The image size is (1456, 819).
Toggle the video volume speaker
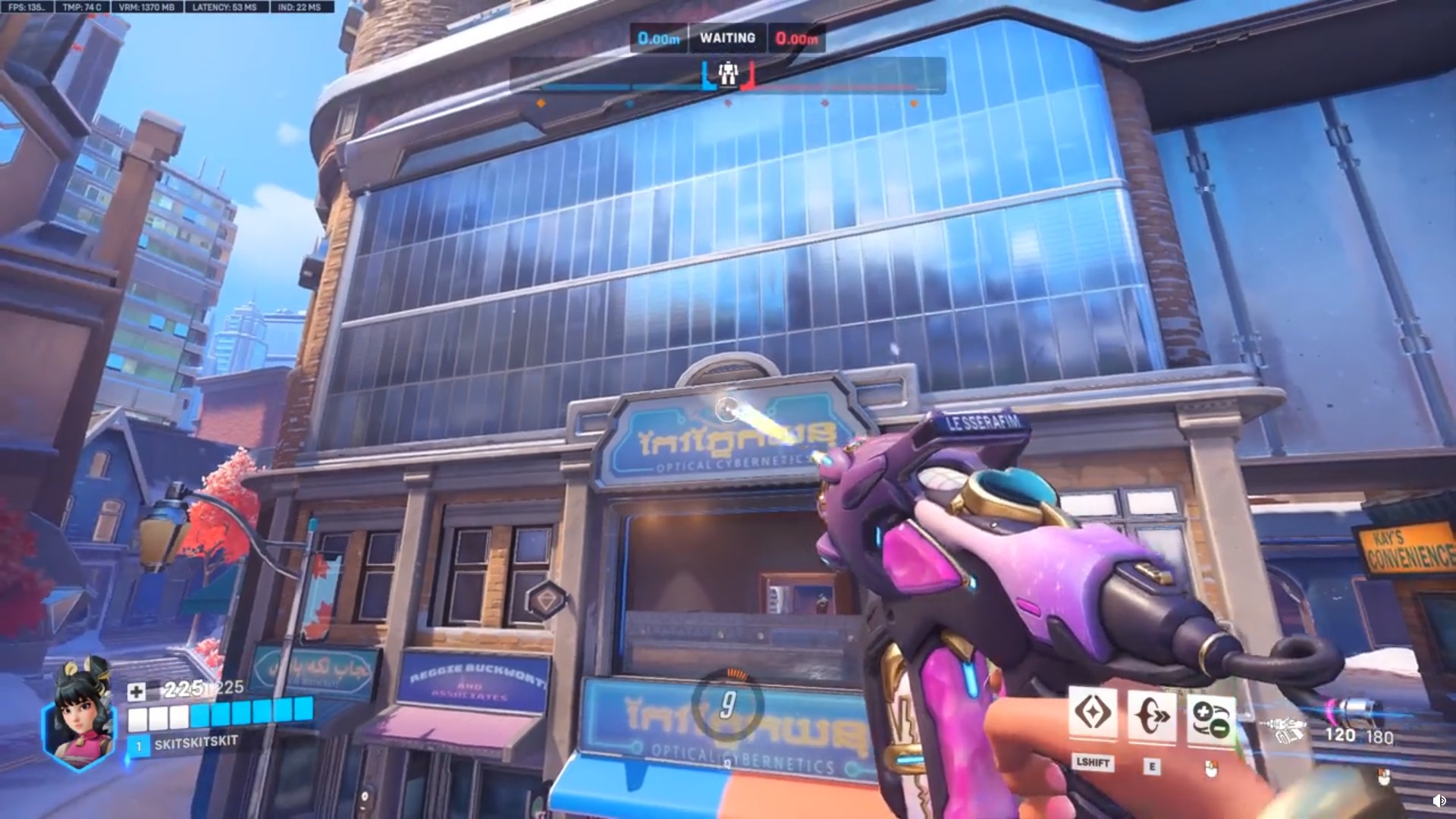[1438, 801]
